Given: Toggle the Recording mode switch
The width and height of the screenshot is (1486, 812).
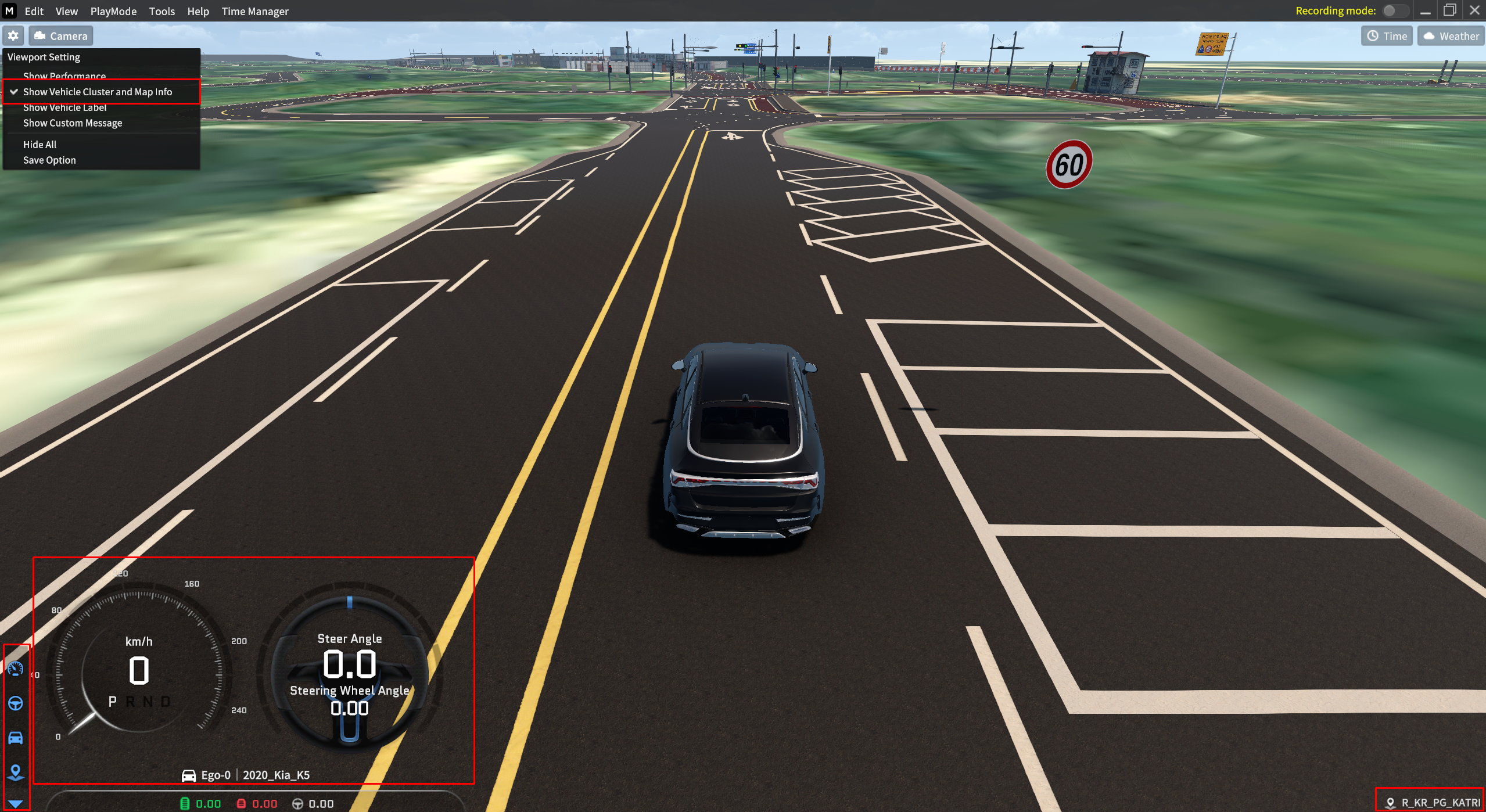Looking at the screenshot, I should point(1394,10).
